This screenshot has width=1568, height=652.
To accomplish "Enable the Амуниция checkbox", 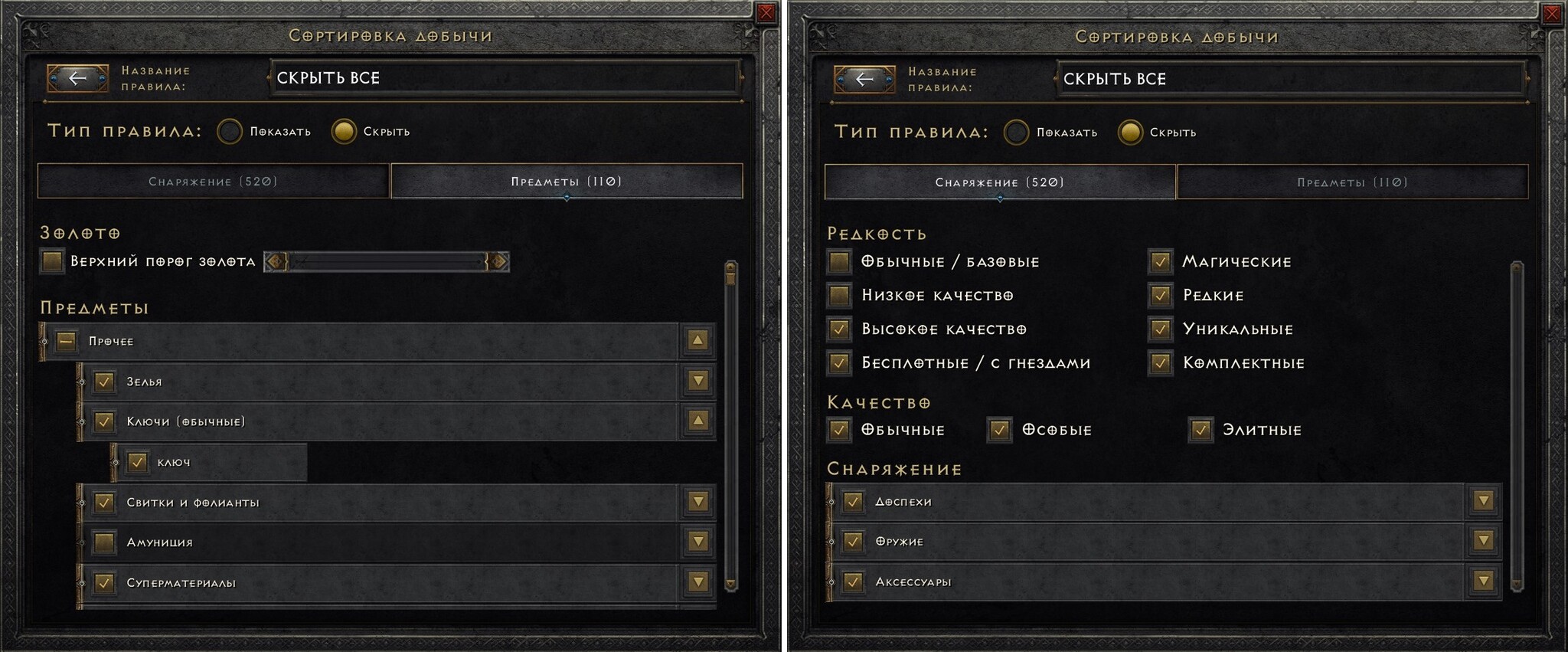I will (104, 542).
